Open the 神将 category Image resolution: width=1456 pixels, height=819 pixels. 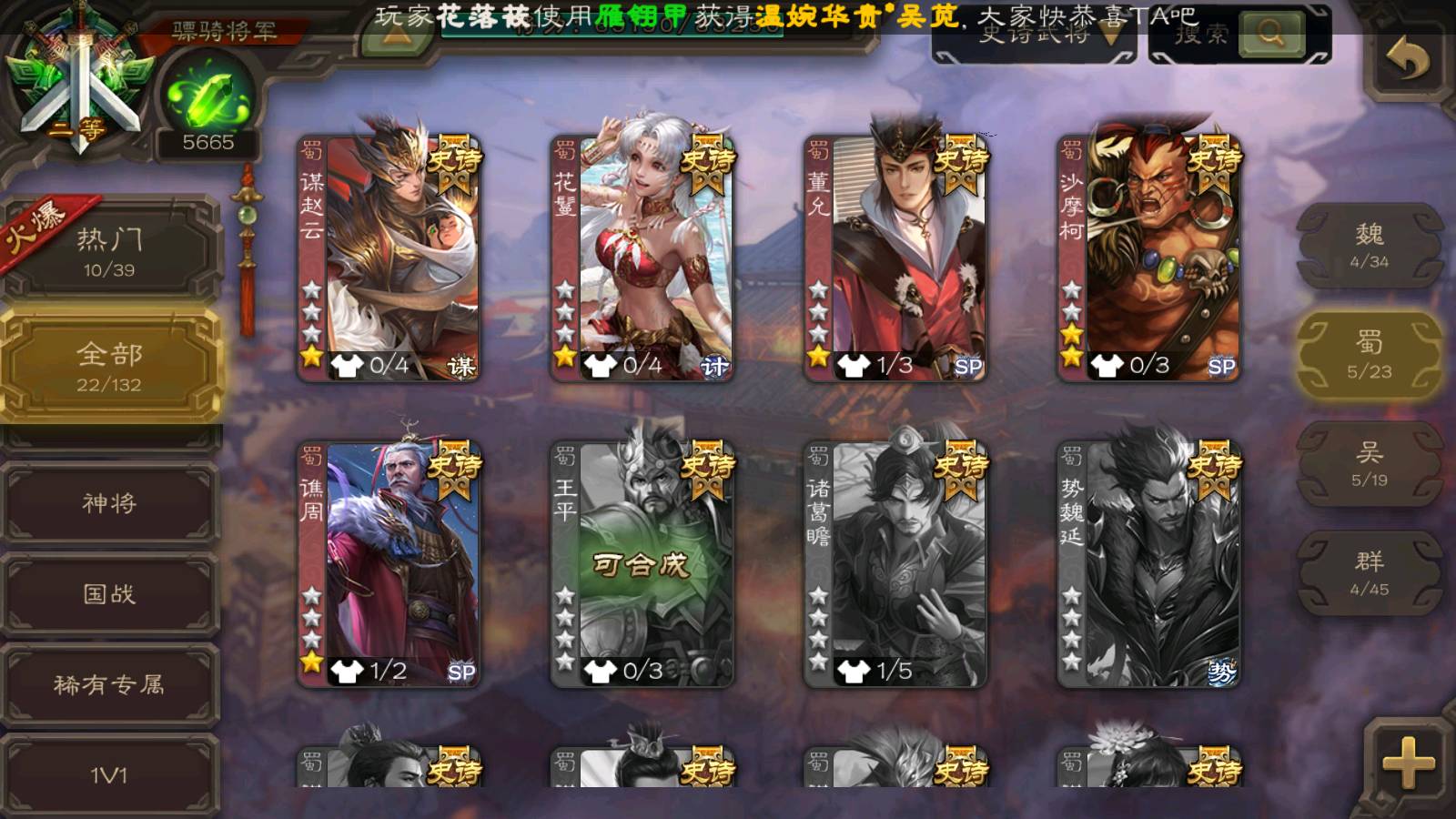pos(109,502)
